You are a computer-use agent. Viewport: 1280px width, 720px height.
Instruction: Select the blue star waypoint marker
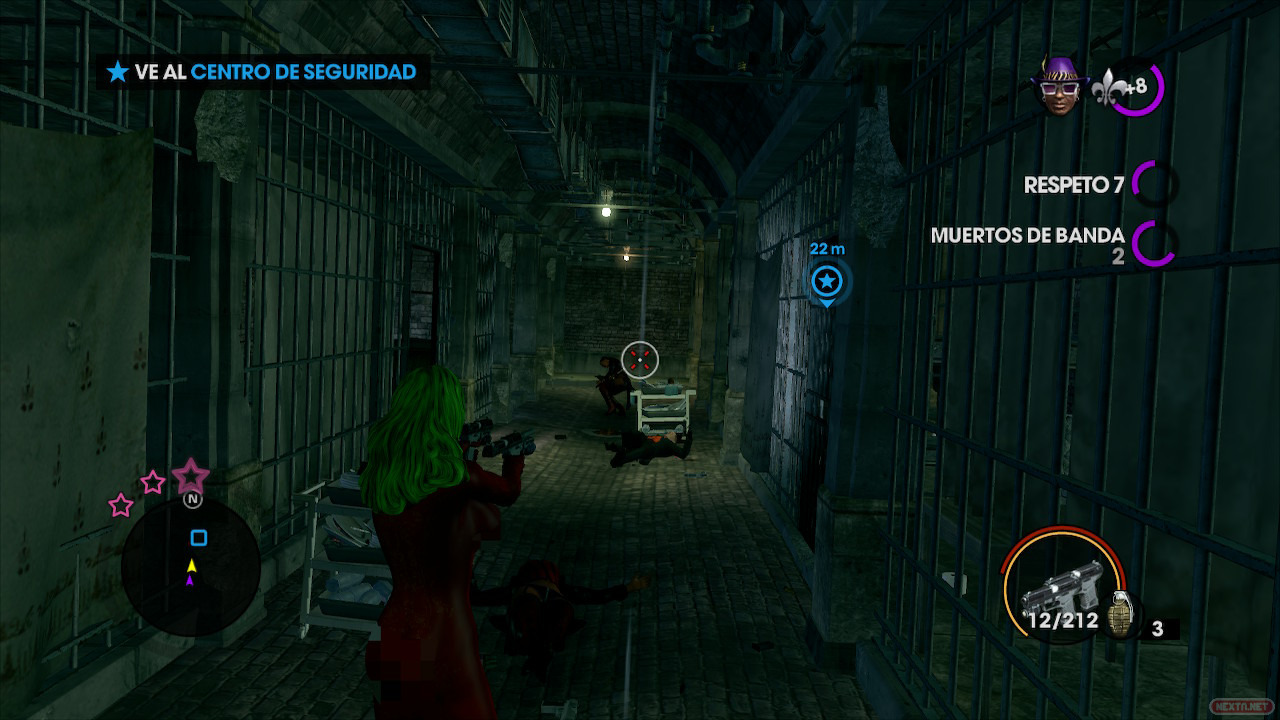pyautogui.click(x=827, y=282)
